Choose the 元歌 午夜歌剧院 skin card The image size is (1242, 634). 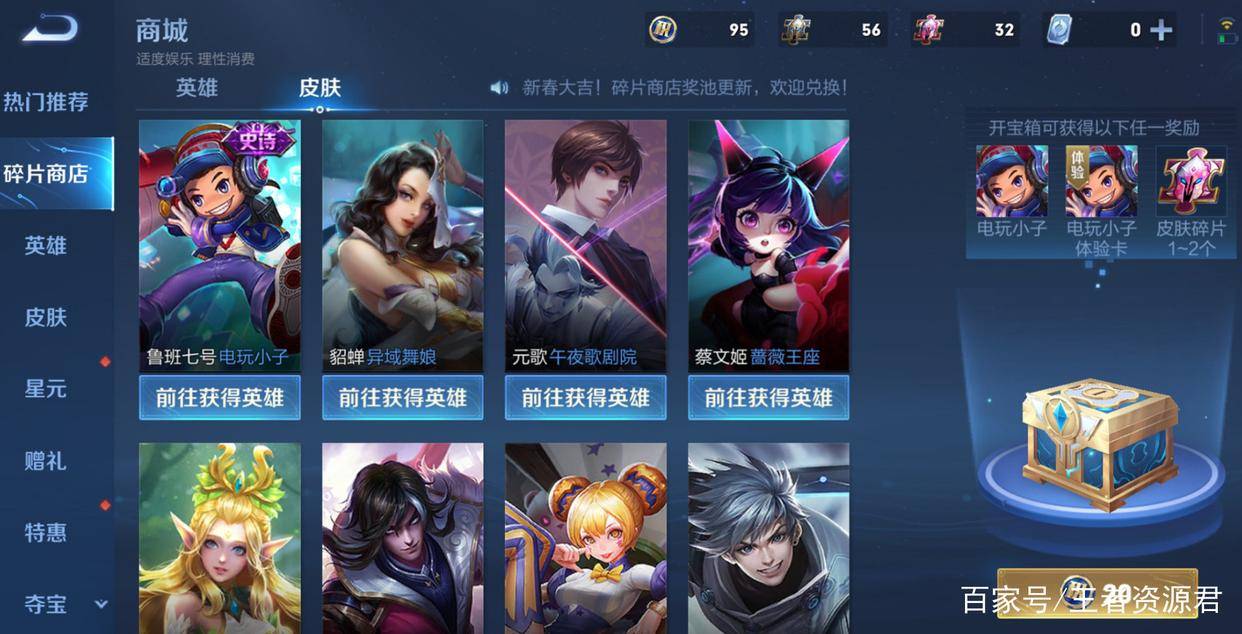click(x=585, y=245)
